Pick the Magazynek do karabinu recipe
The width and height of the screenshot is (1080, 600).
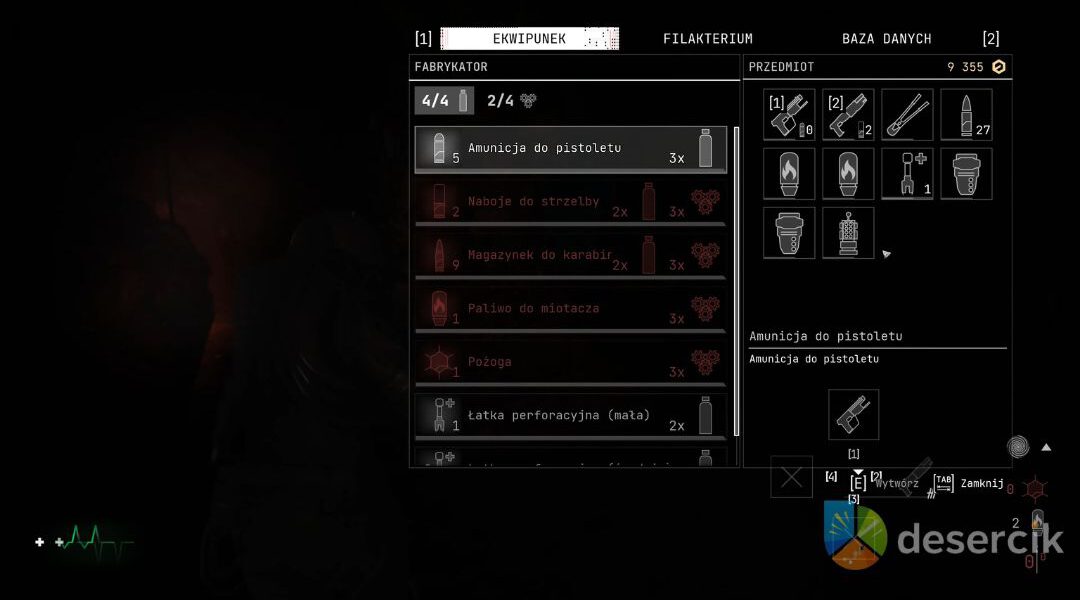[571, 255]
